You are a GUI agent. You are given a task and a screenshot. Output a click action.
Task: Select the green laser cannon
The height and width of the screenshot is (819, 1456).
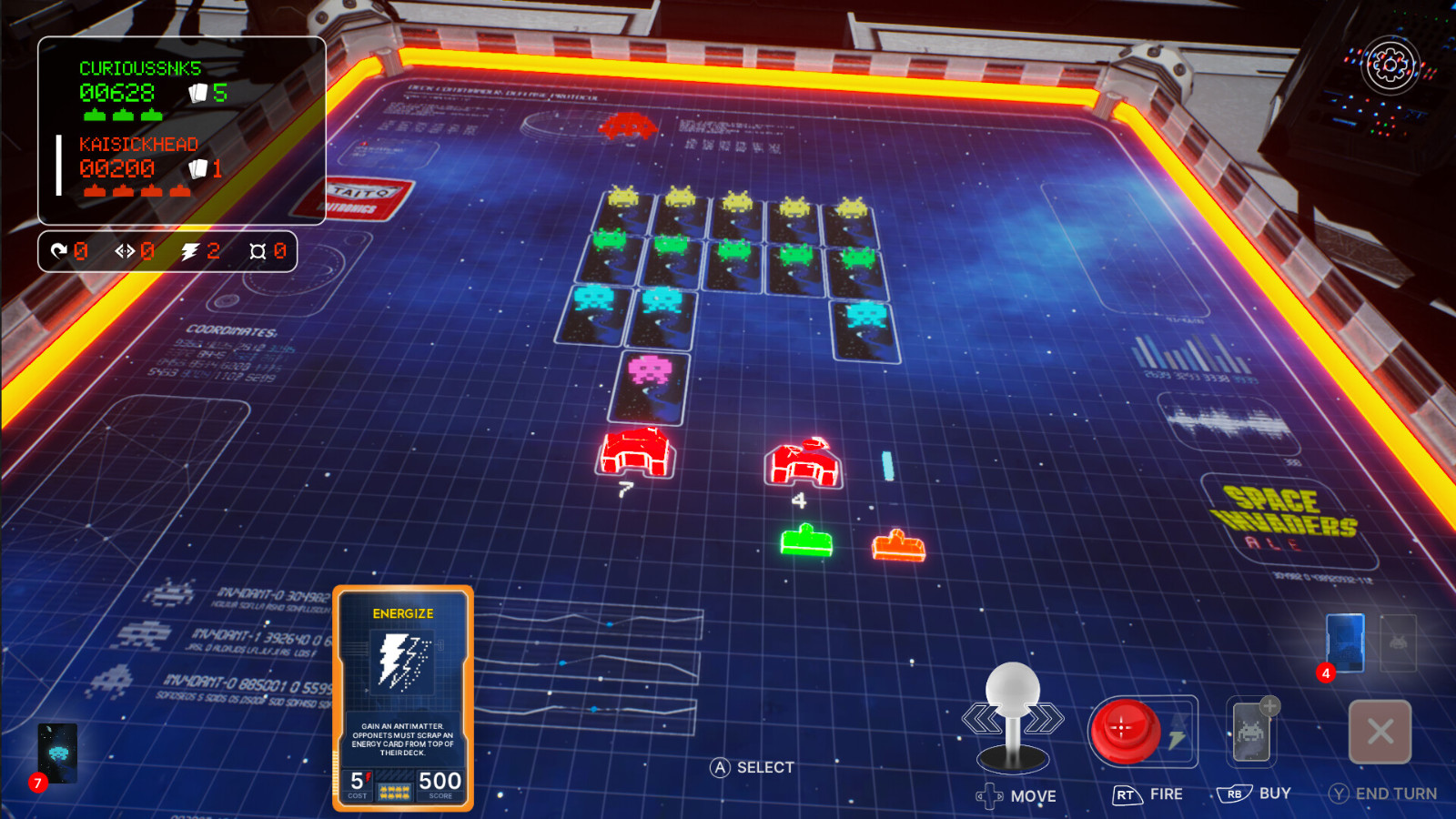[806, 541]
